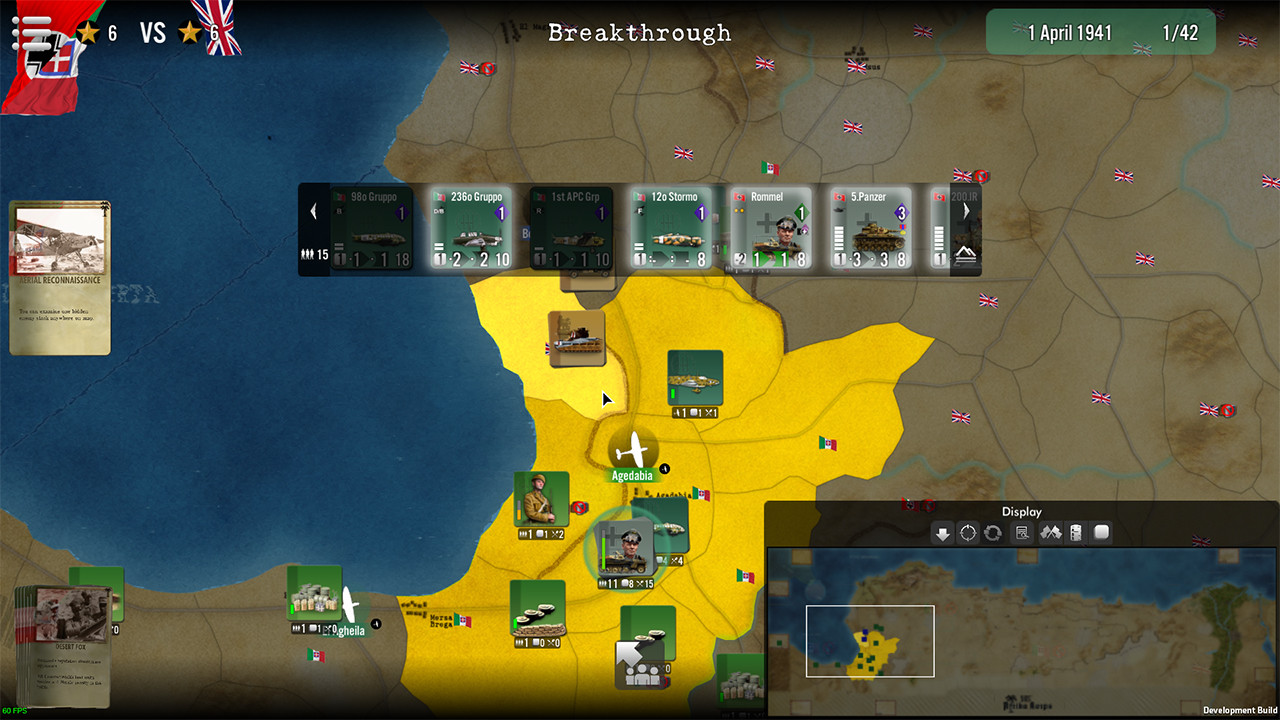1280x720 pixels.
Task: Select the crosshair centering icon in the Display panel
Action: pyautogui.click(x=967, y=533)
